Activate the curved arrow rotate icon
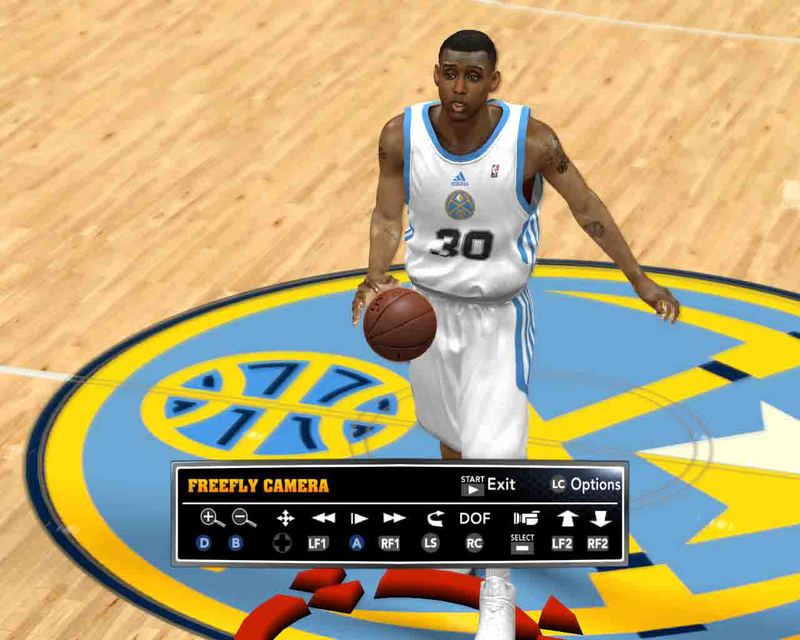This screenshot has width=800, height=640. [432, 518]
